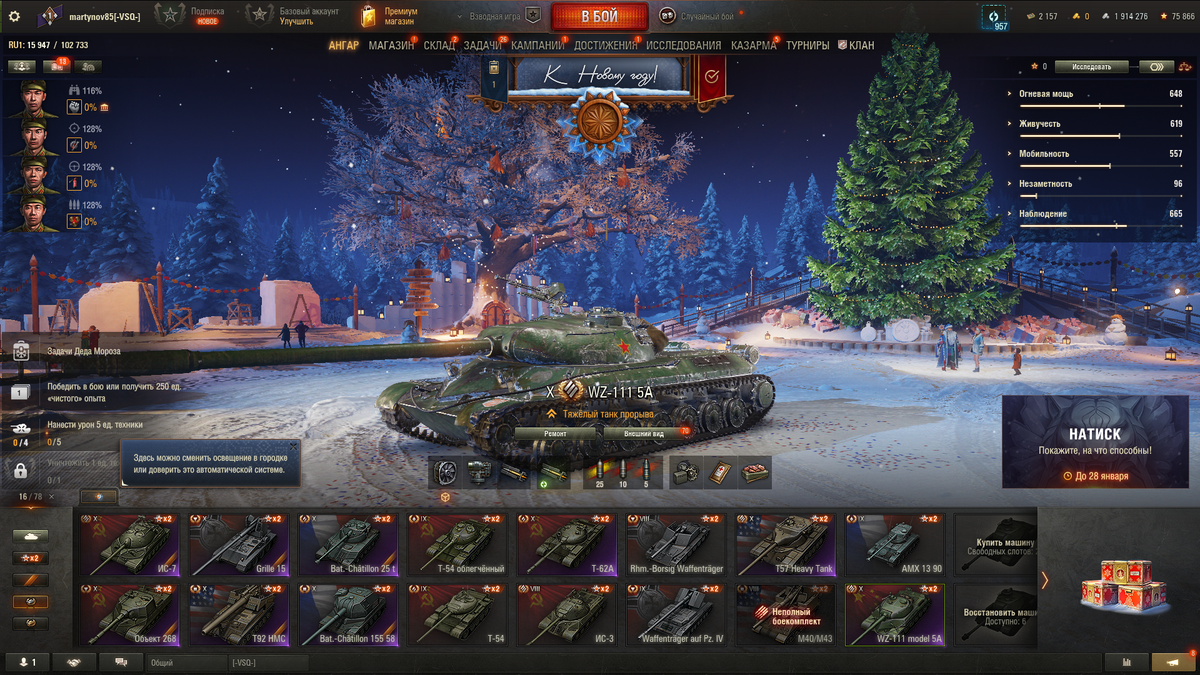Show the ДОСТИЖЕНИЯ tab
The image size is (1200, 675).
(605, 46)
